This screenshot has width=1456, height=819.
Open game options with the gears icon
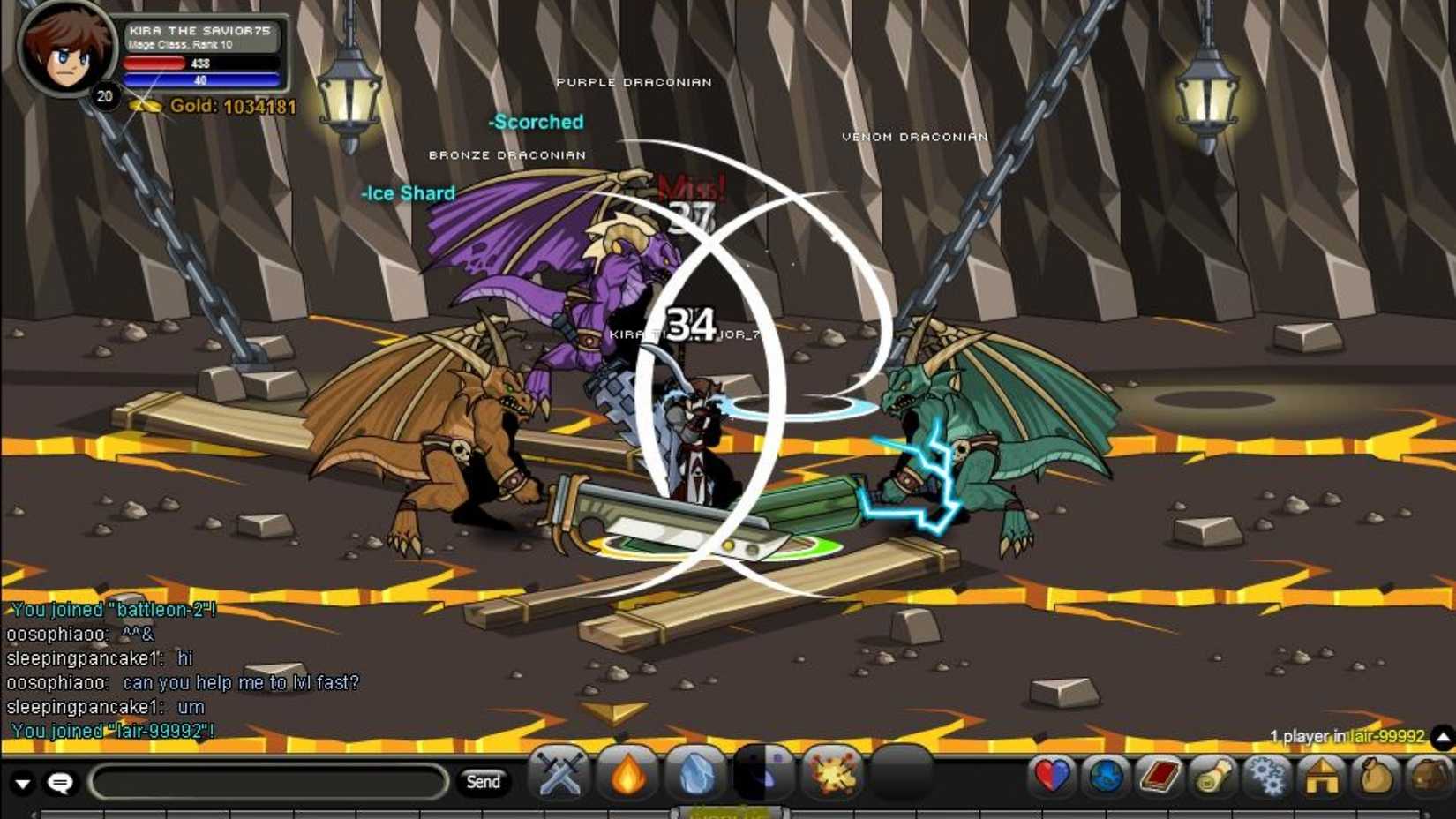click(1267, 780)
